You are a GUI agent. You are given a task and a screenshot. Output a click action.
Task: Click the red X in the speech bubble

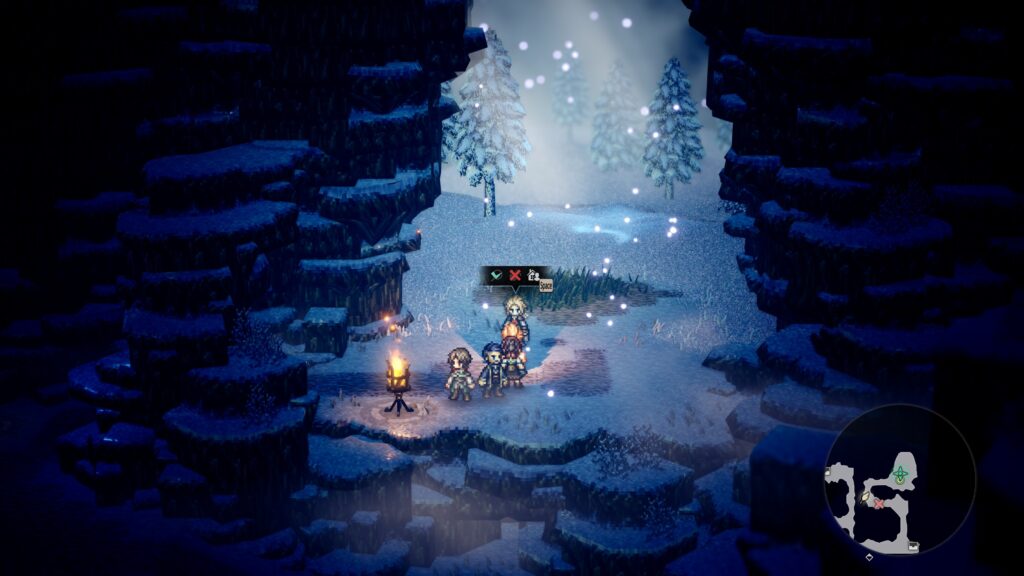[515, 275]
